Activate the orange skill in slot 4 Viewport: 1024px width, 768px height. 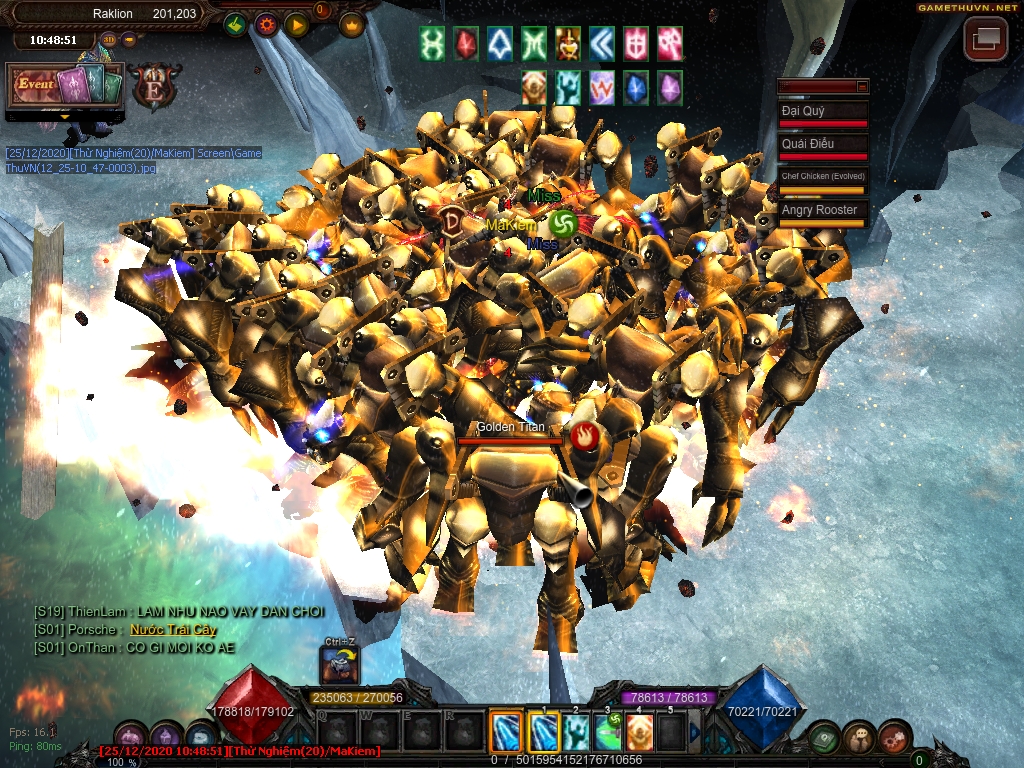tap(639, 733)
